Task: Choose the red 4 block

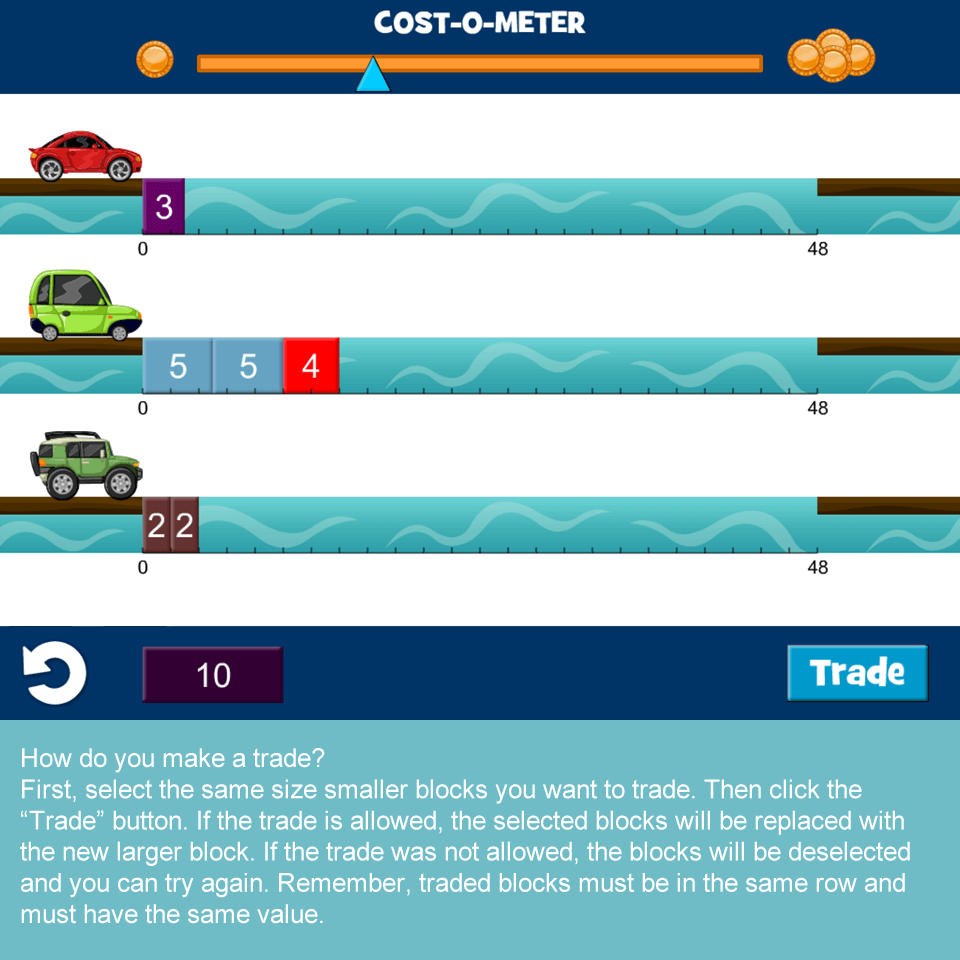Action: 311,366
